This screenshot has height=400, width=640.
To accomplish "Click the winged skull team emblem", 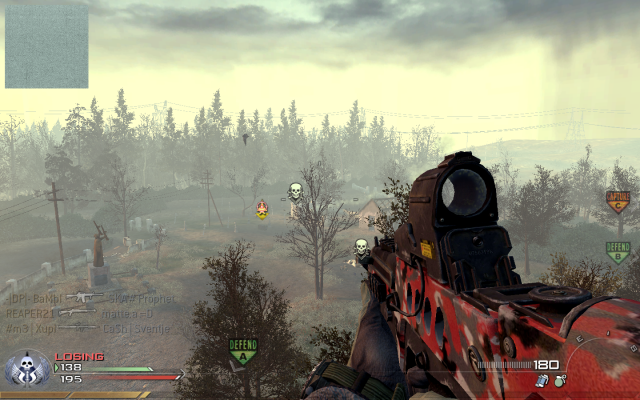I will (27, 370).
